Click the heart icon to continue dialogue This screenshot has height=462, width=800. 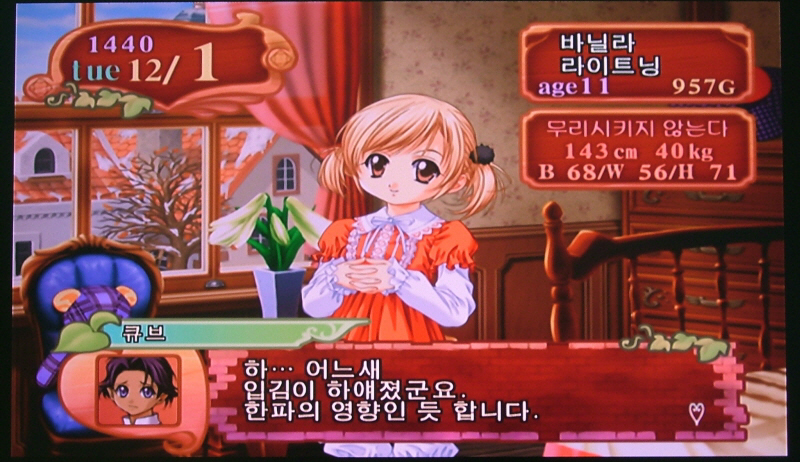click(x=696, y=409)
